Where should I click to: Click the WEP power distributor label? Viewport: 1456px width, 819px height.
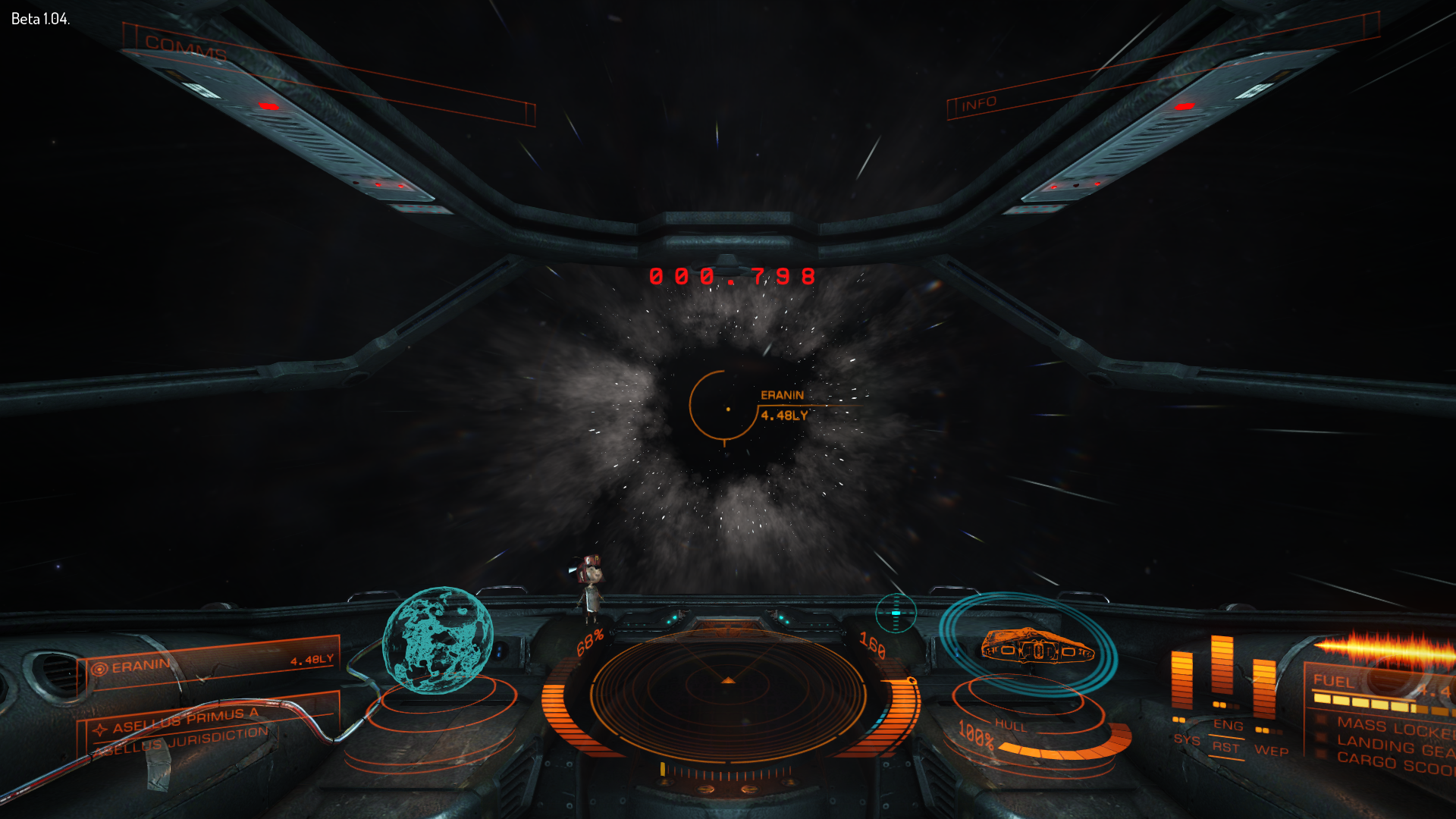click(x=1271, y=751)
